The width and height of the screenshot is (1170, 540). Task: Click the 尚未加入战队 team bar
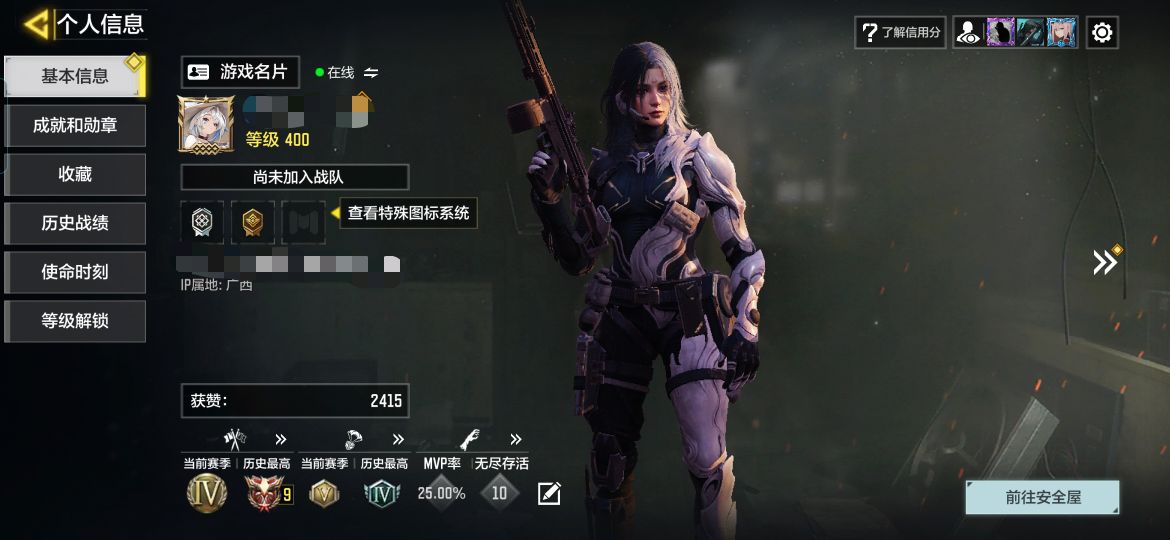(x=295, y=177)
